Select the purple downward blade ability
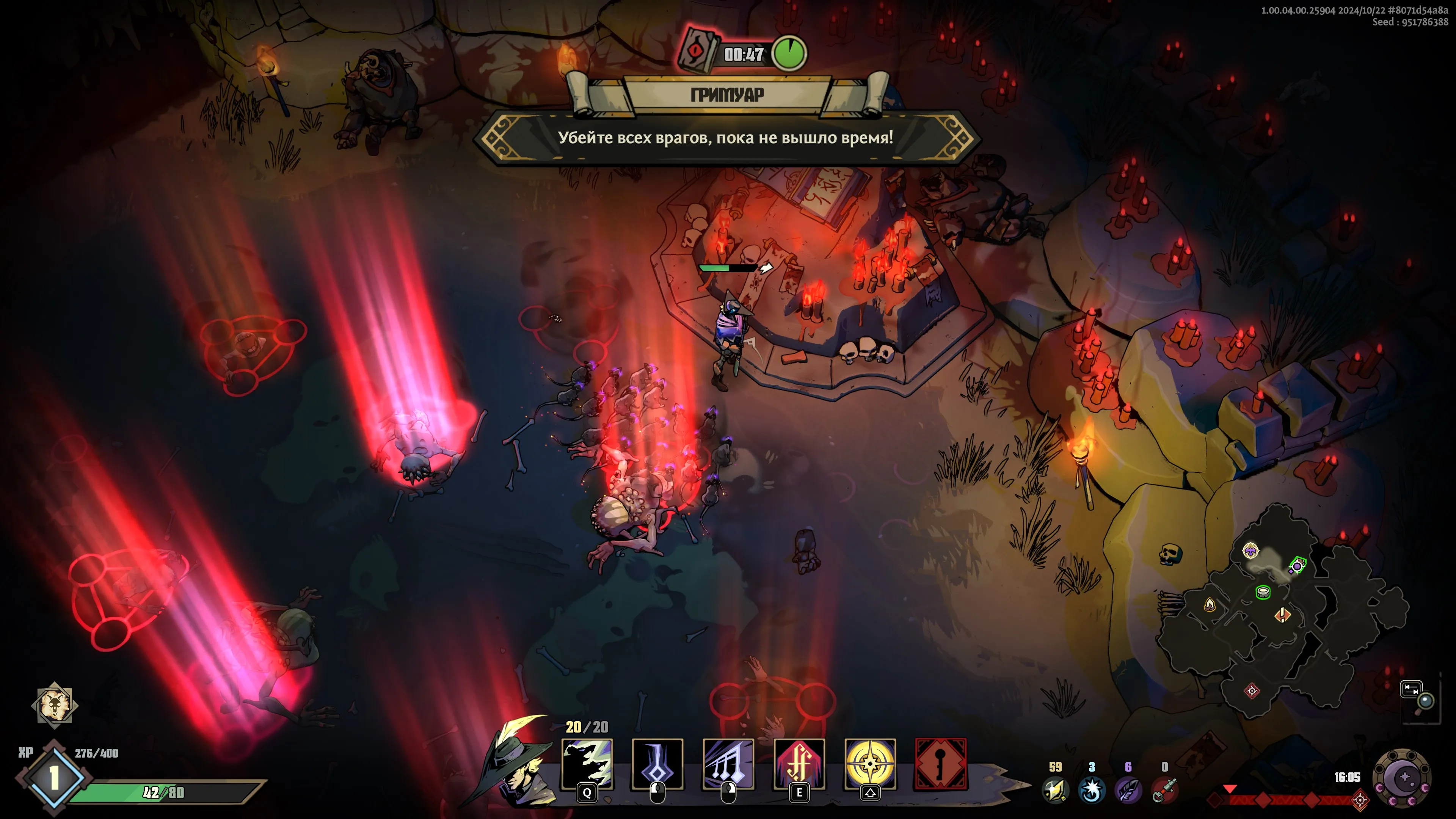The image size is (1456, 819). click(x=657, y=764)
